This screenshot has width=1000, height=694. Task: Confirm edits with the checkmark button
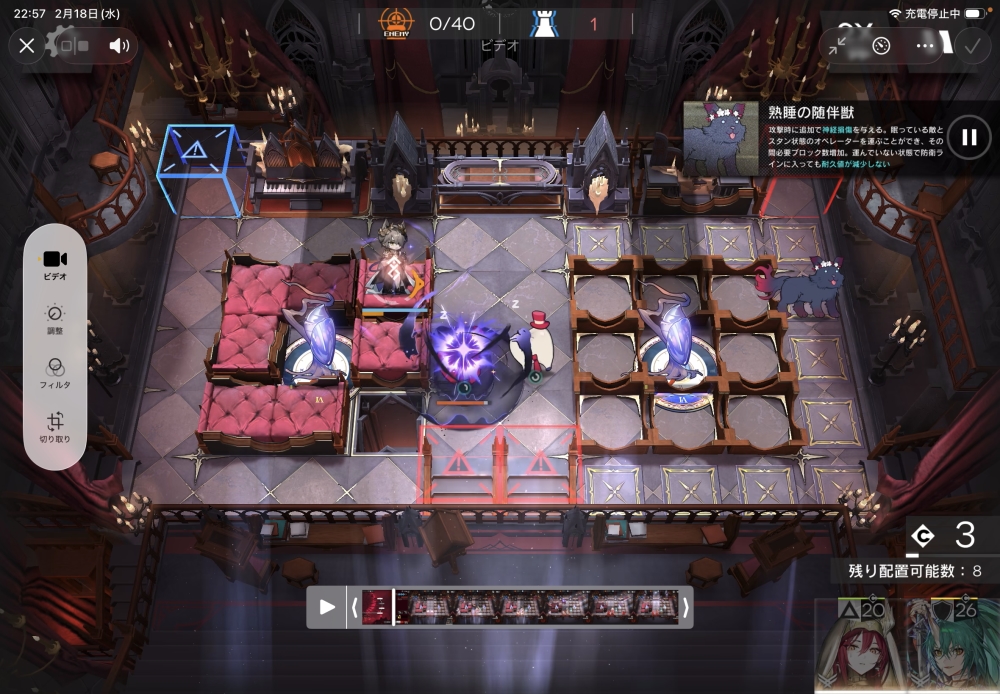(970, 45)
